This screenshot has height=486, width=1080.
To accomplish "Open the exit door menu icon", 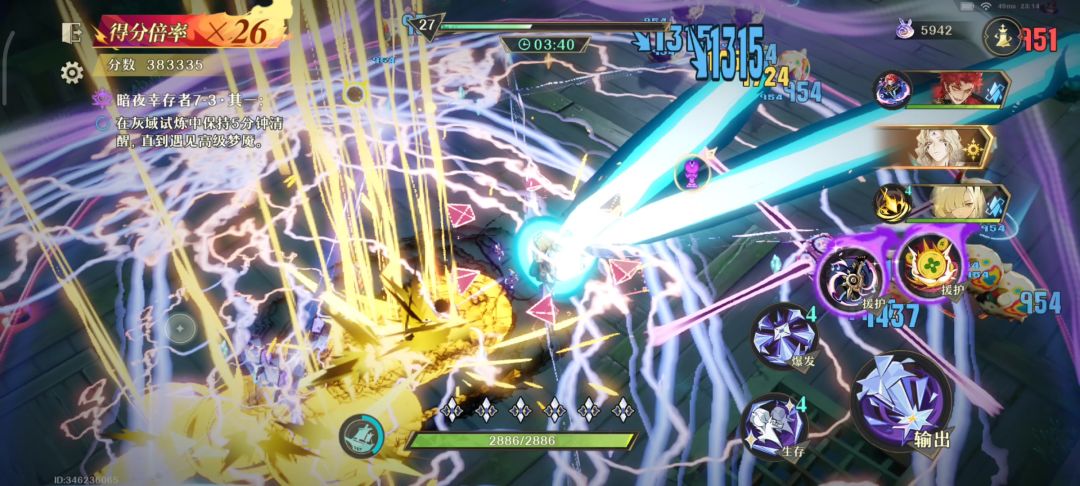I will [72, 33].
